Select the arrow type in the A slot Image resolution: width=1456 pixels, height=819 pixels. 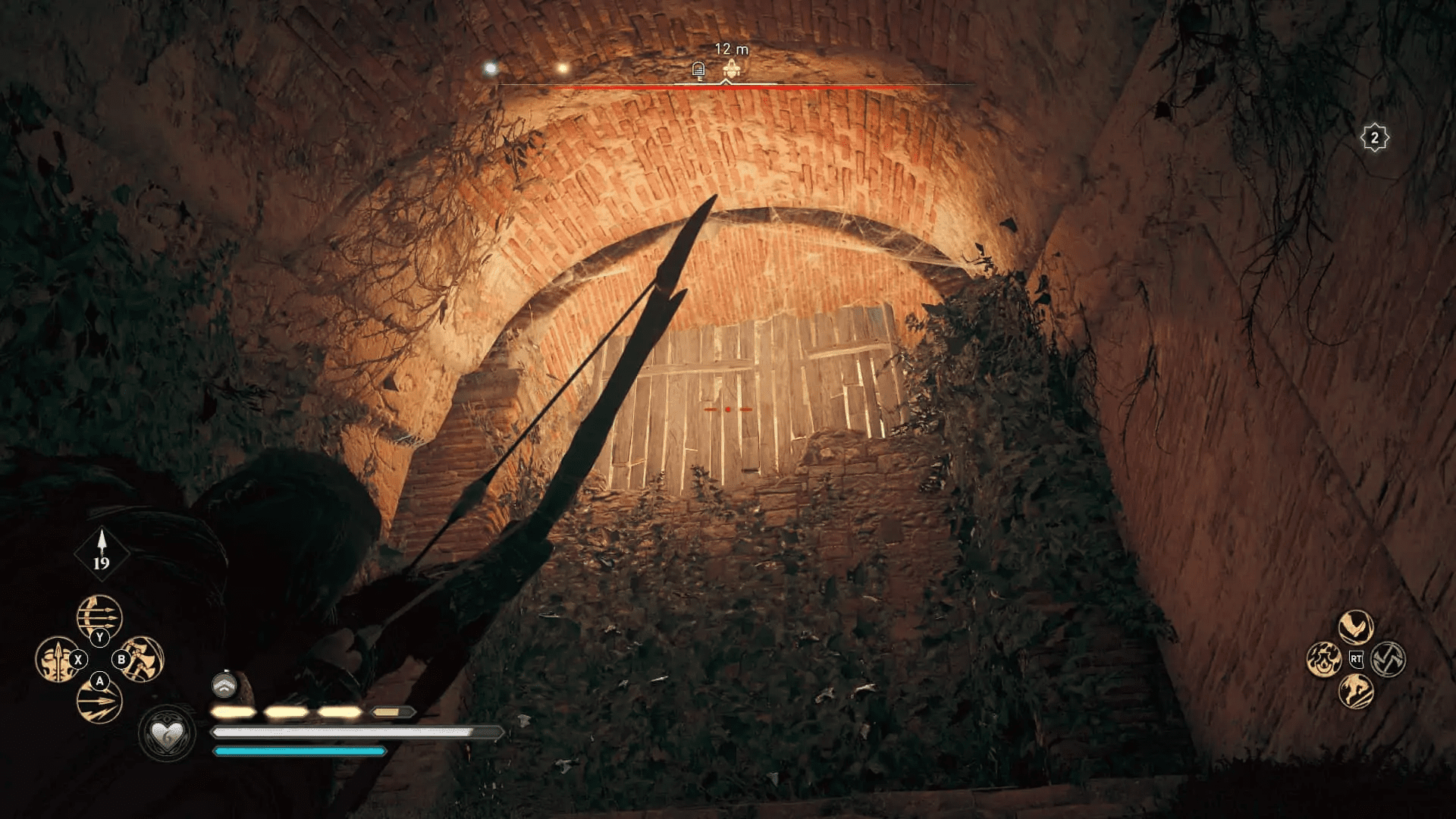[99, 701]
